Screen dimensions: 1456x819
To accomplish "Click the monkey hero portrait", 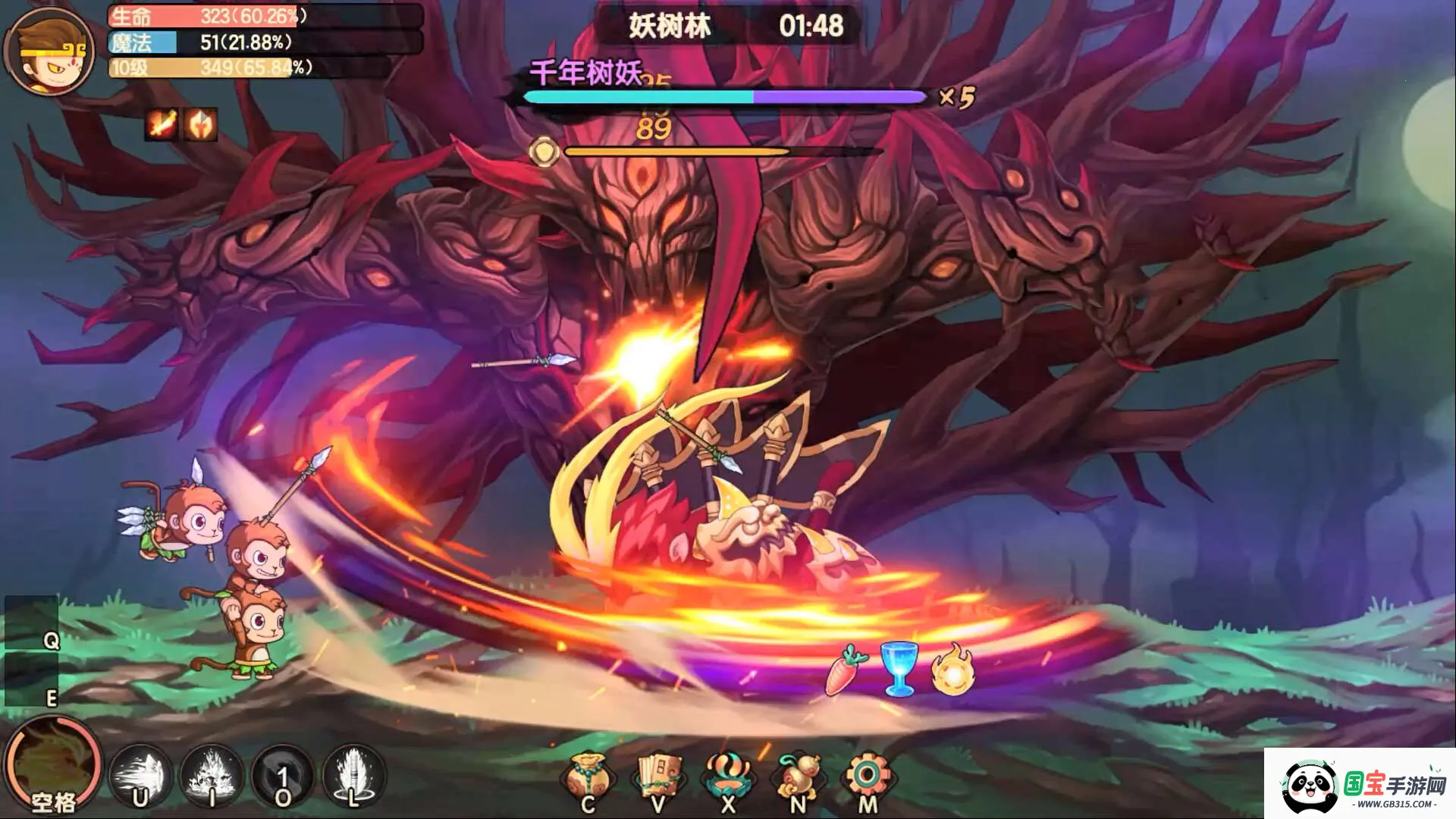I will pos(48,51).
